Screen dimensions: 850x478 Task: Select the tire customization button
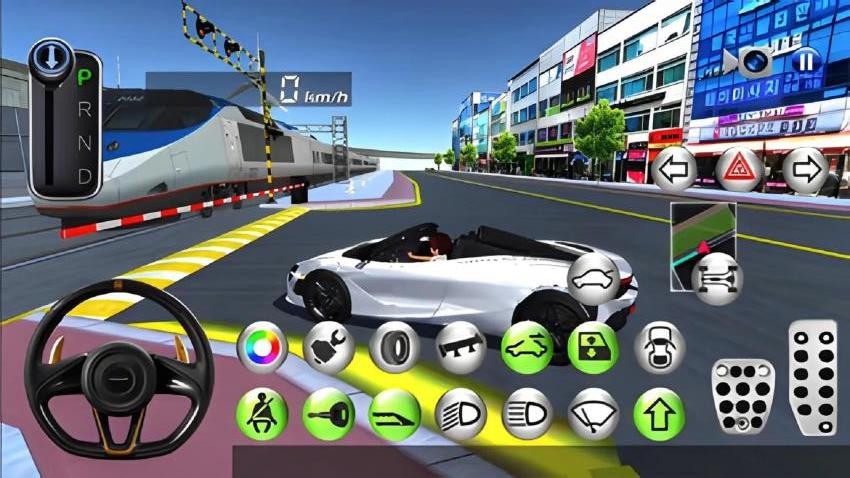coord(394,347)
